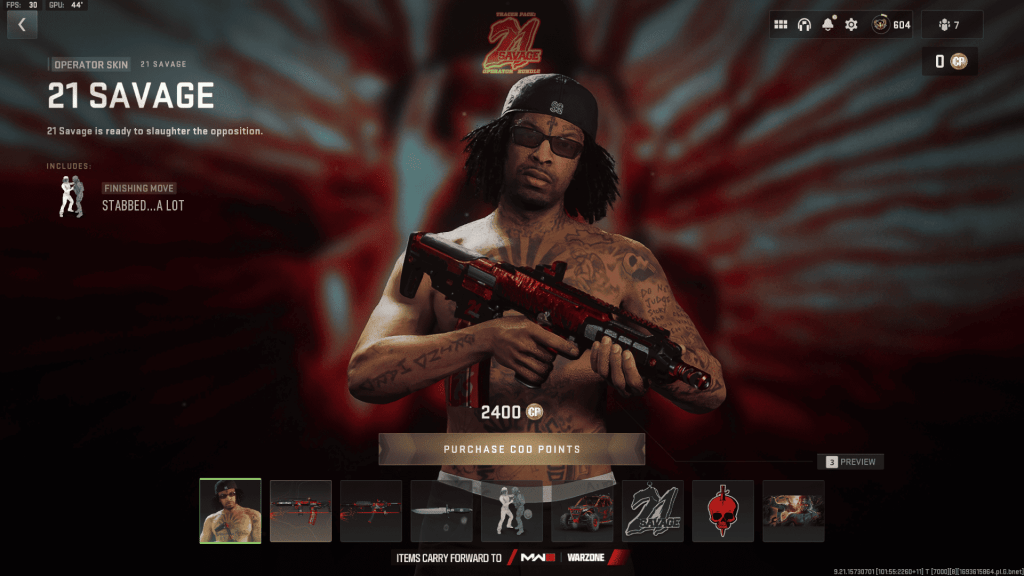Open settings with the gear icon
The width and height of the screenshot is (1024, 576).
pyautogui.click(x=852, y=25)
